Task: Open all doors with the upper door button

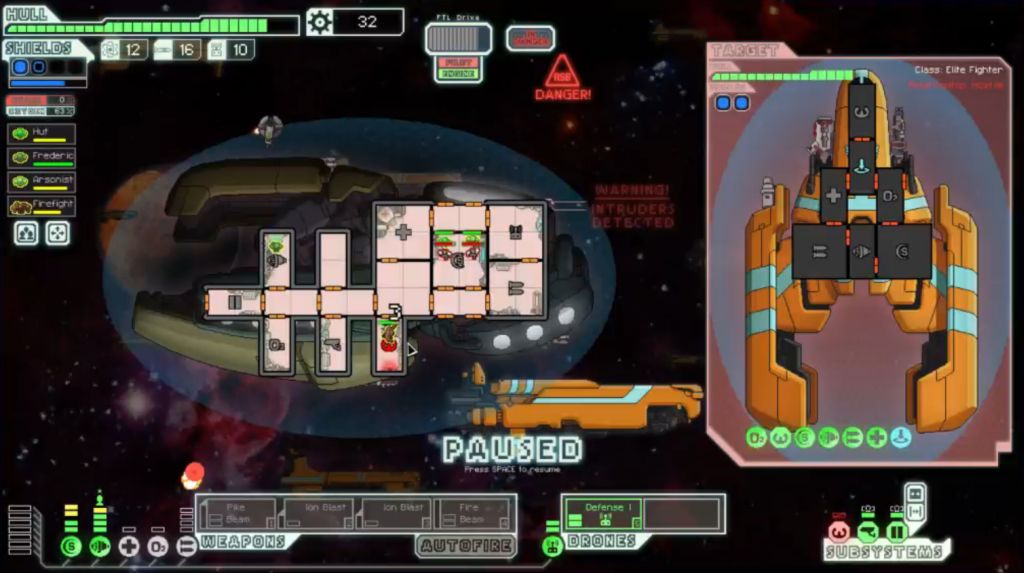Action: coord(915,493)
